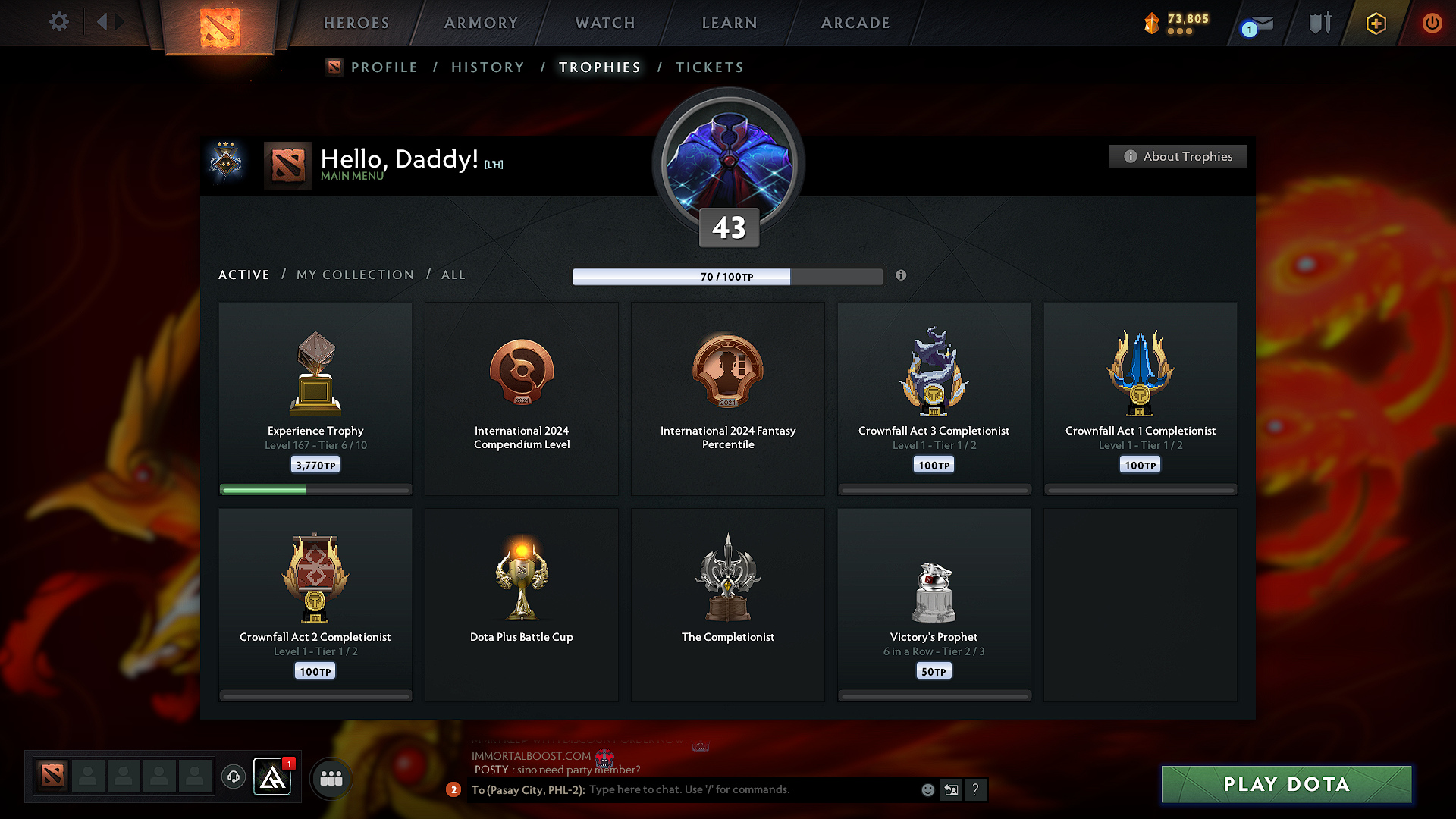Open the shards counter next to 73,805
Screen dimensions: 1456x819
point(1151,23)
